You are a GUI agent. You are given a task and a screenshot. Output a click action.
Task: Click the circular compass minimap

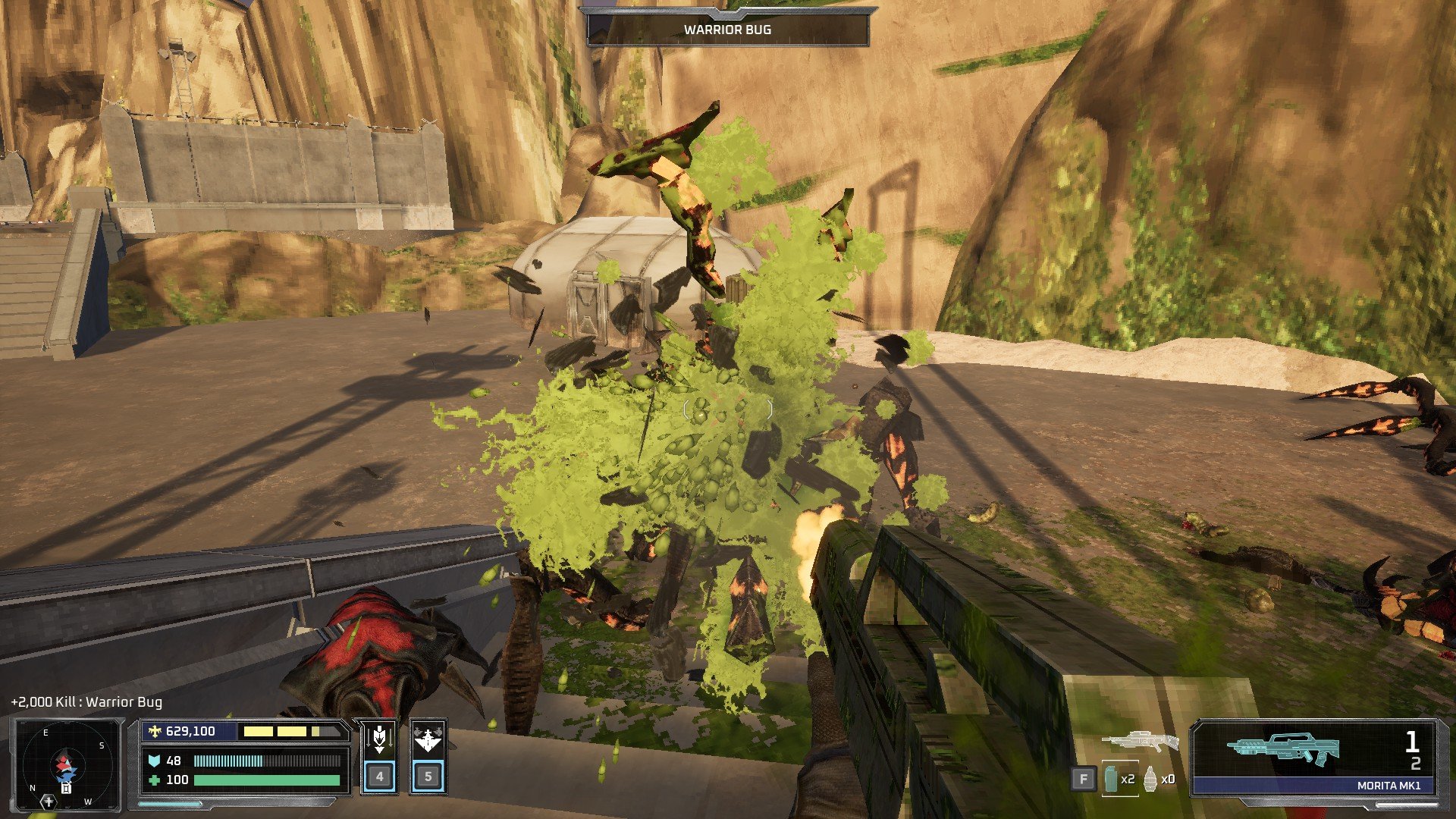coord(67,764)
